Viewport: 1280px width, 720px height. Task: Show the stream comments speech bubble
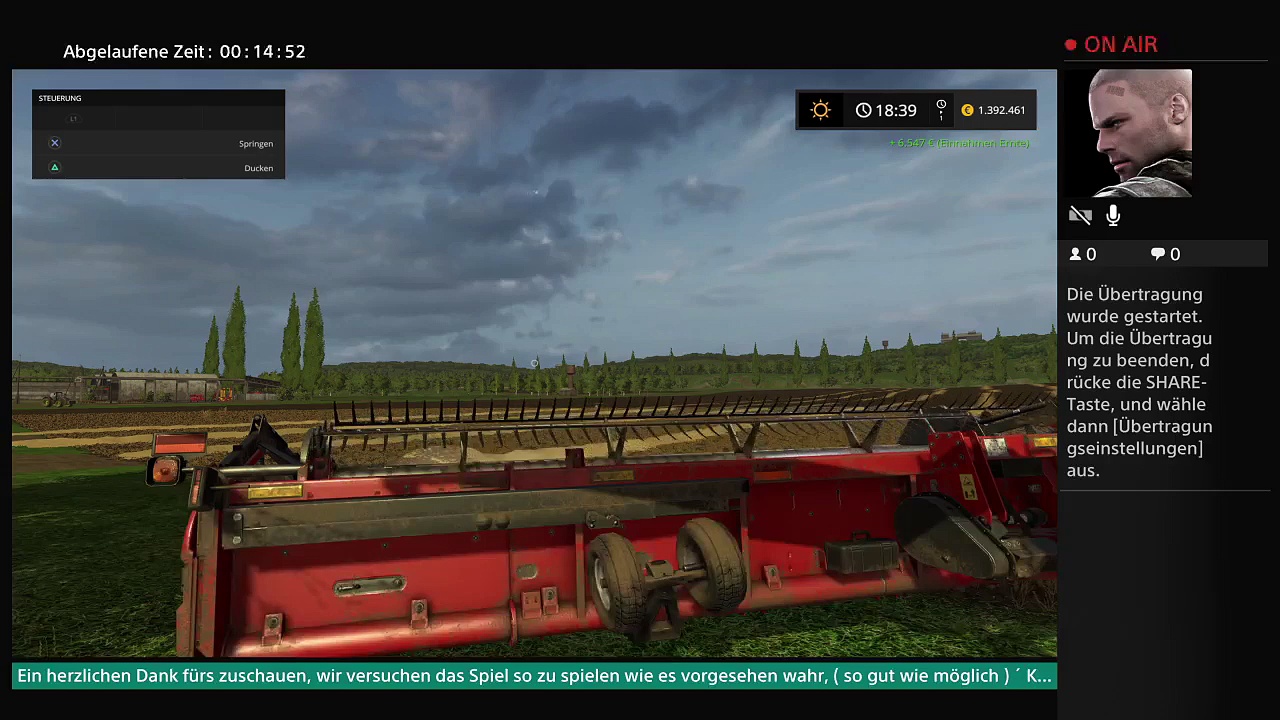pyautogui.click(x=1158, y=254)
